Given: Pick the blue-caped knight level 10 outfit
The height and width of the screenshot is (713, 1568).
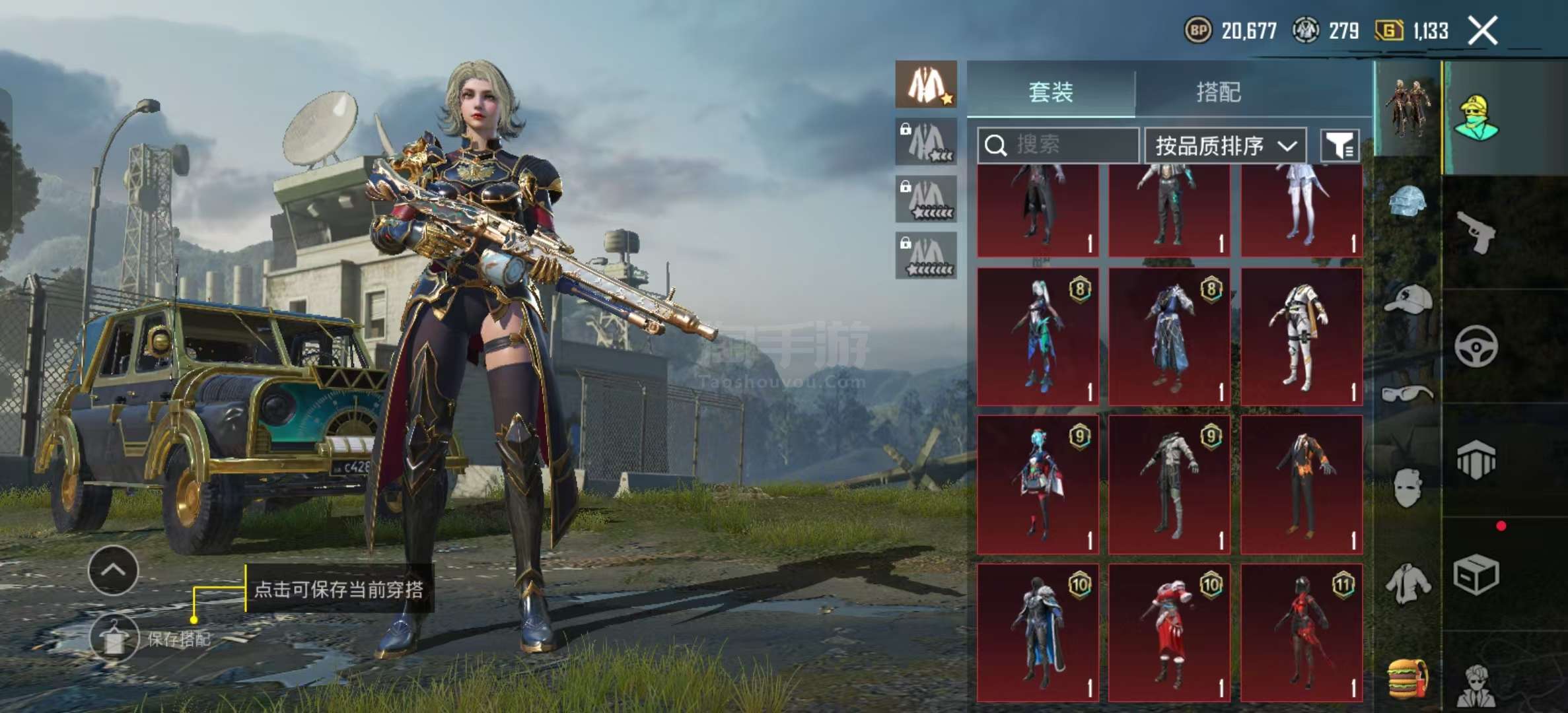Looking at the screenshot, I should coord(1038,632).
